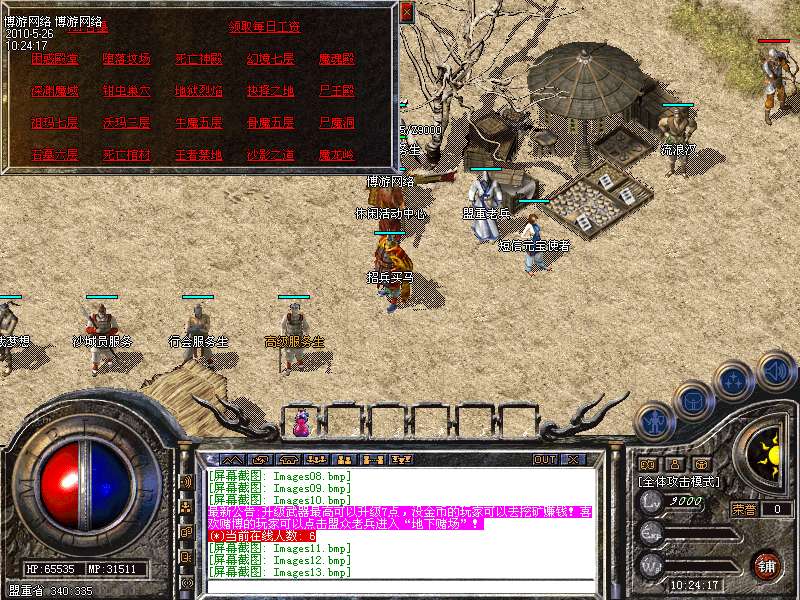Click the 魔魂殿 link

tap(336, 59)
